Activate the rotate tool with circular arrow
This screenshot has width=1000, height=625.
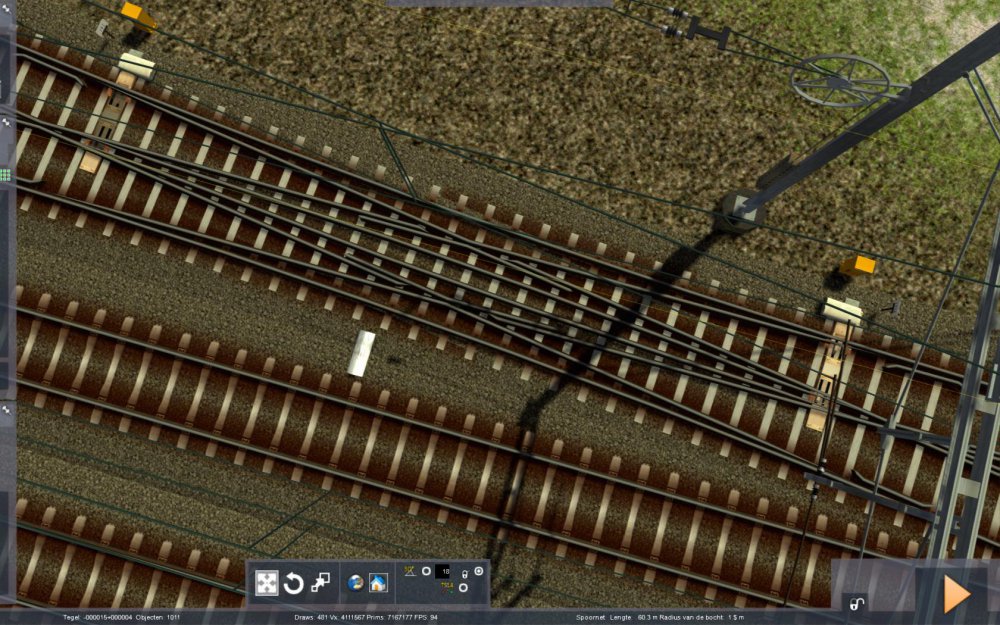coord(294,583)
